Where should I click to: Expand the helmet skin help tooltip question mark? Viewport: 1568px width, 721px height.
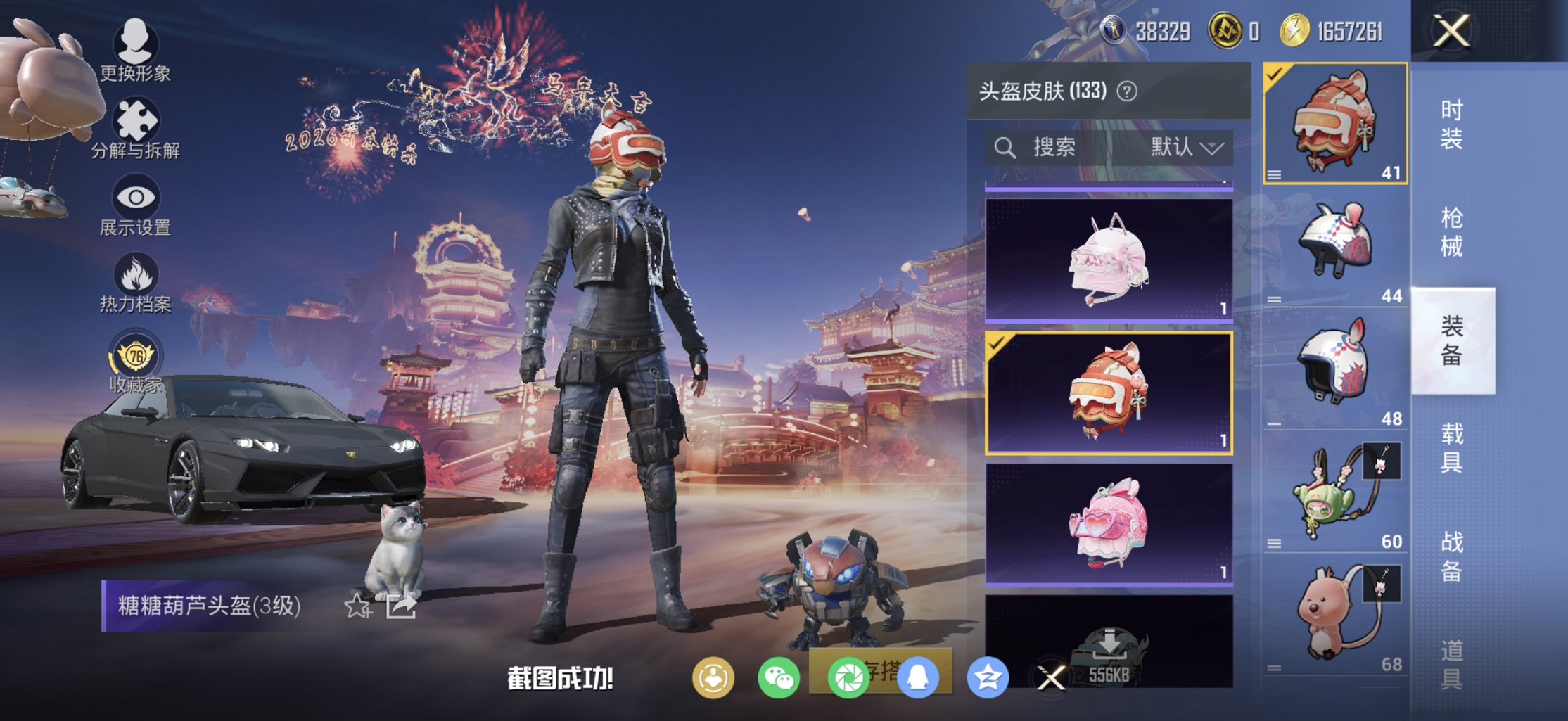(1127, 91)
